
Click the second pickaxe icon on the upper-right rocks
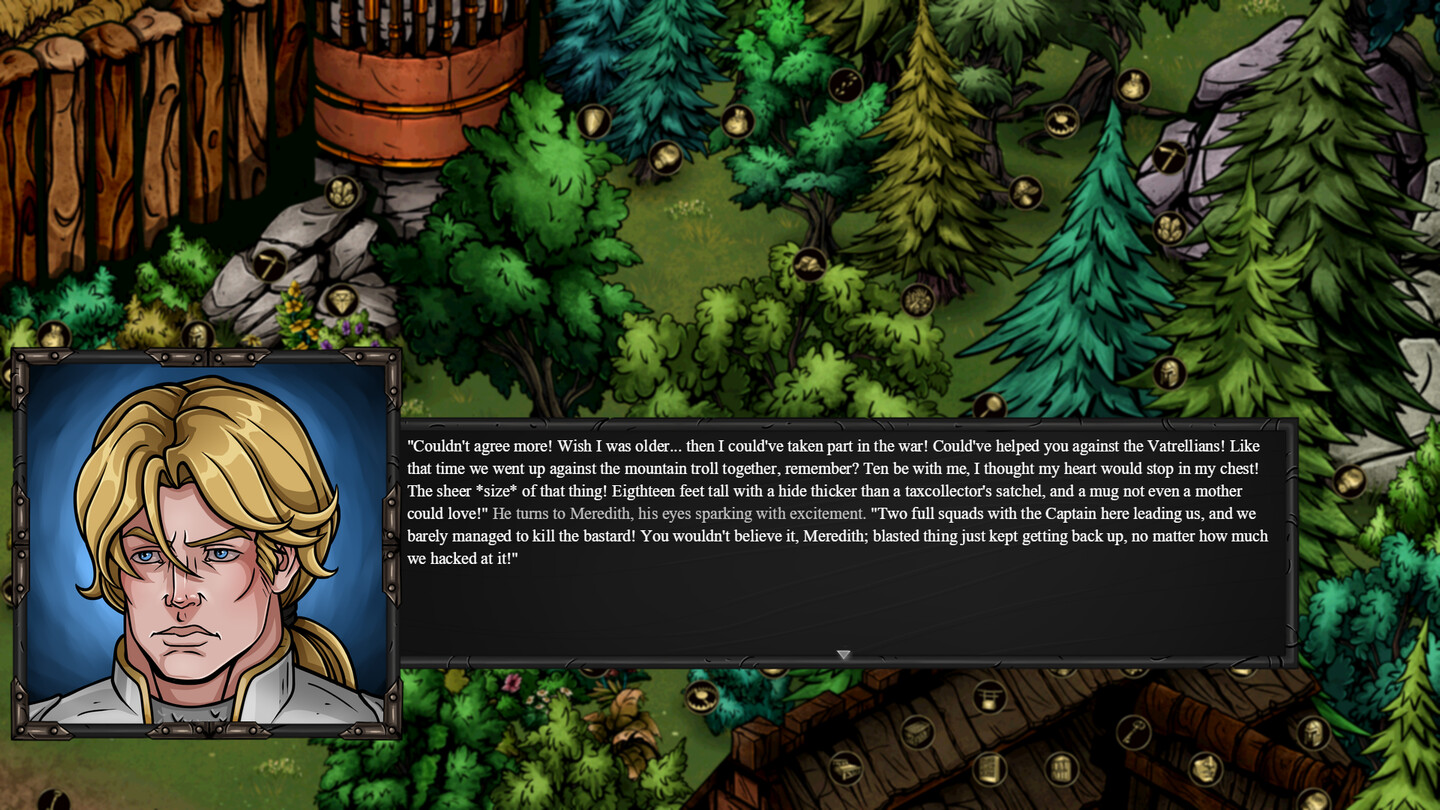pyautogui.click(x=1168, y=158)
